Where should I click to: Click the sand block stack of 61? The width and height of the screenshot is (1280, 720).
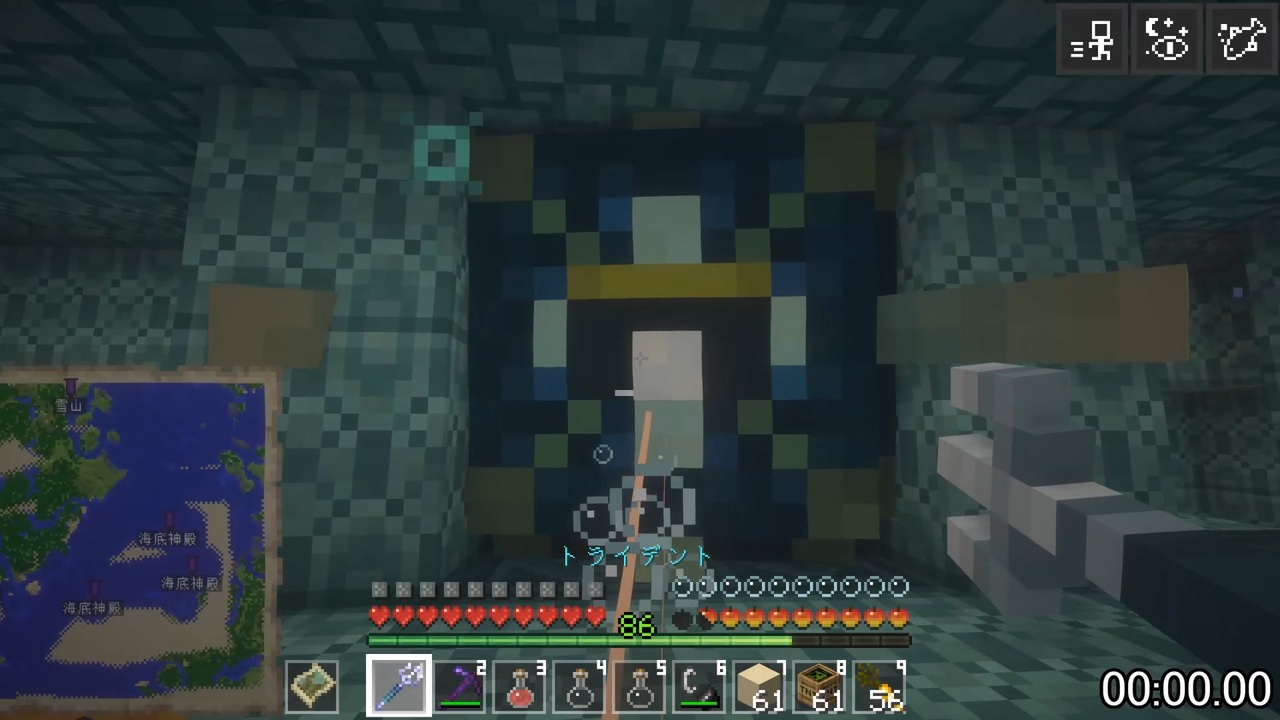758,684
